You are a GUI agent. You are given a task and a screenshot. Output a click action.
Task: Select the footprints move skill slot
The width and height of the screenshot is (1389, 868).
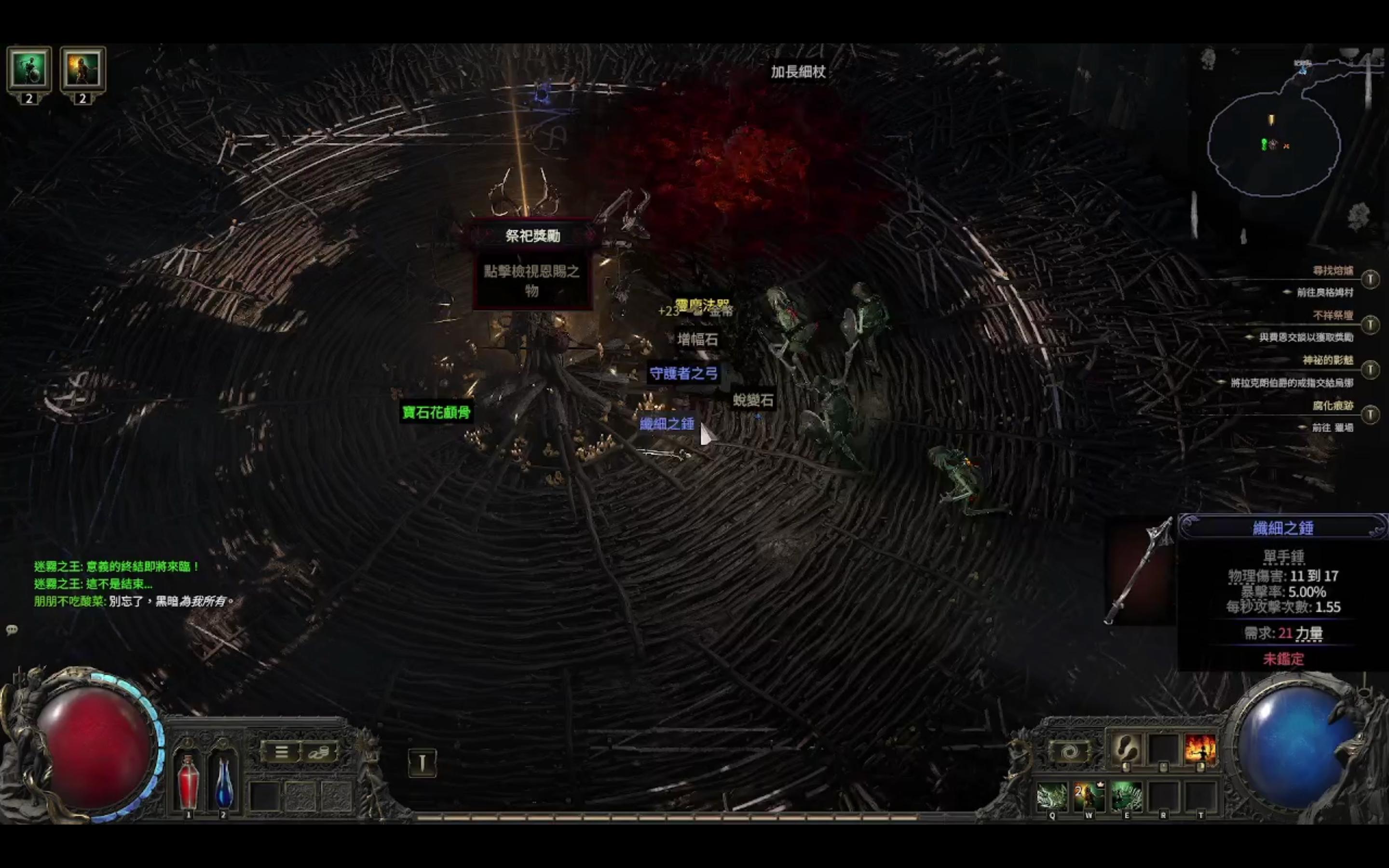pyautogui.click(x=1126, y=748)
